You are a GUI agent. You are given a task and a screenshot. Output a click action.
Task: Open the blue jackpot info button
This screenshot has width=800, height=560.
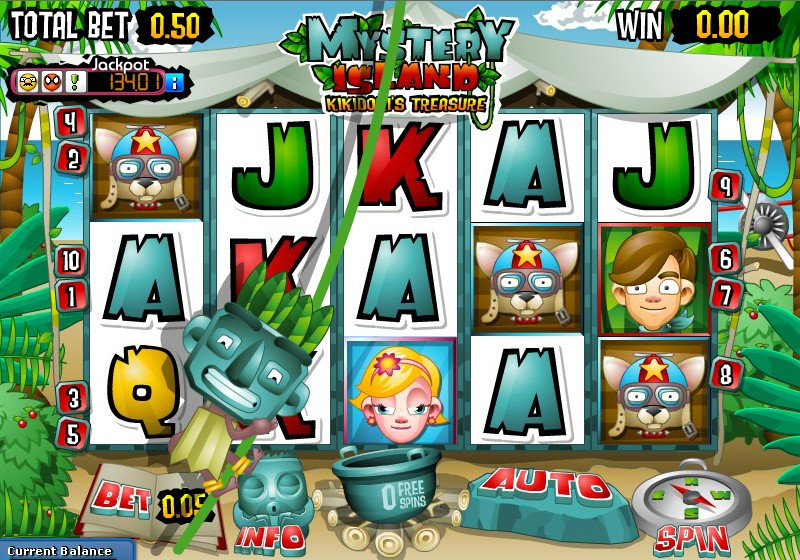(x=177, y=81)
